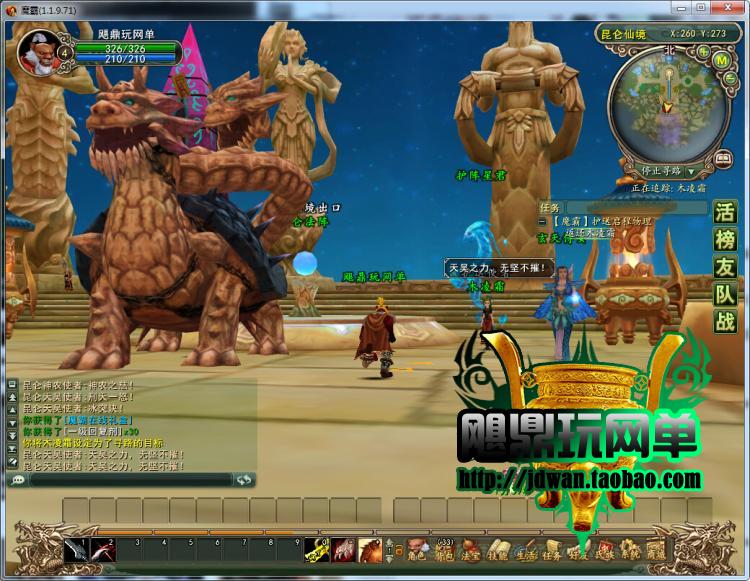Close the game window
The image size is (750, 581).
737,8
